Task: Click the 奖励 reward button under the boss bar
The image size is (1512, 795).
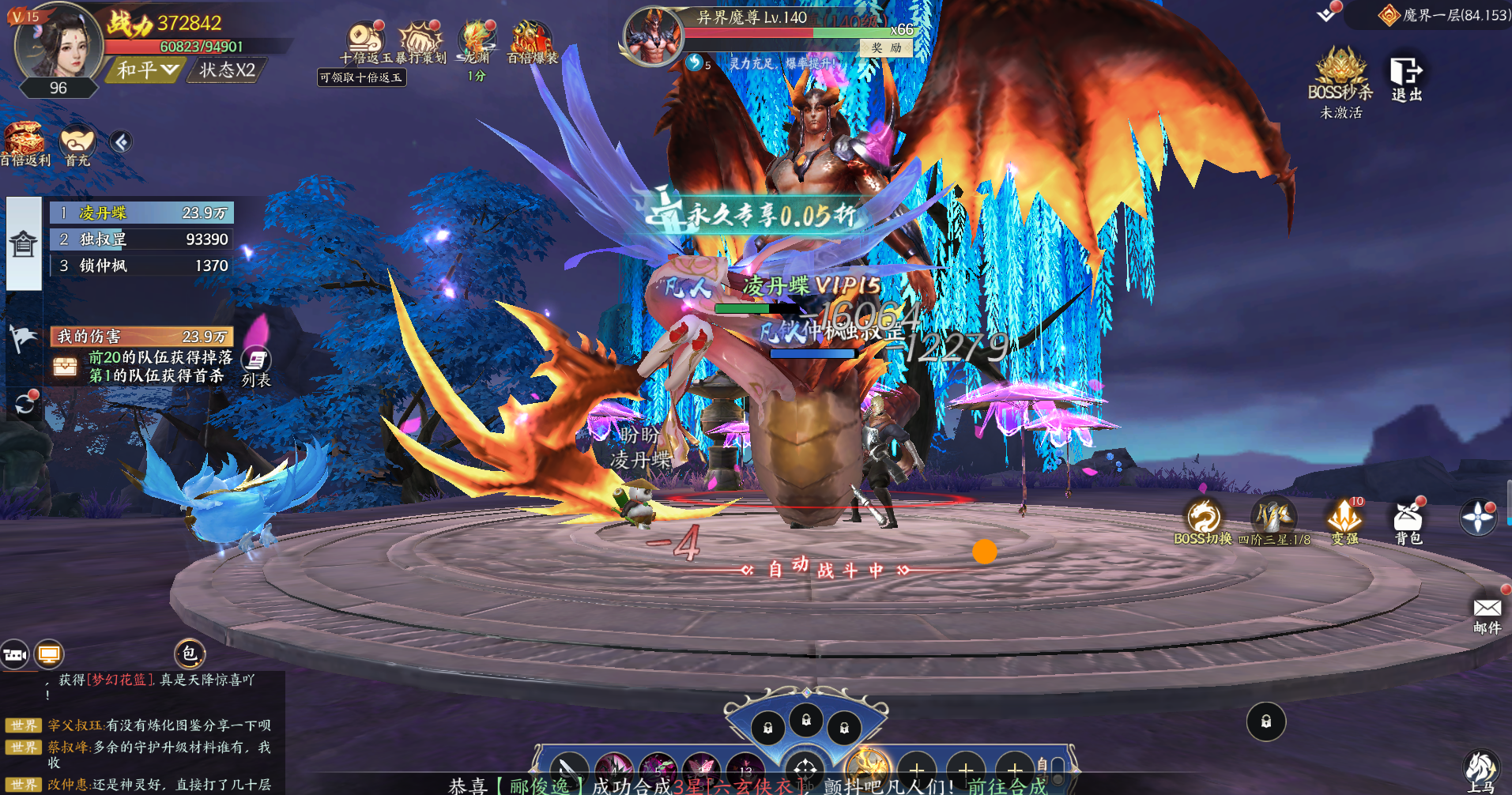Action: [x=886, y=48]
